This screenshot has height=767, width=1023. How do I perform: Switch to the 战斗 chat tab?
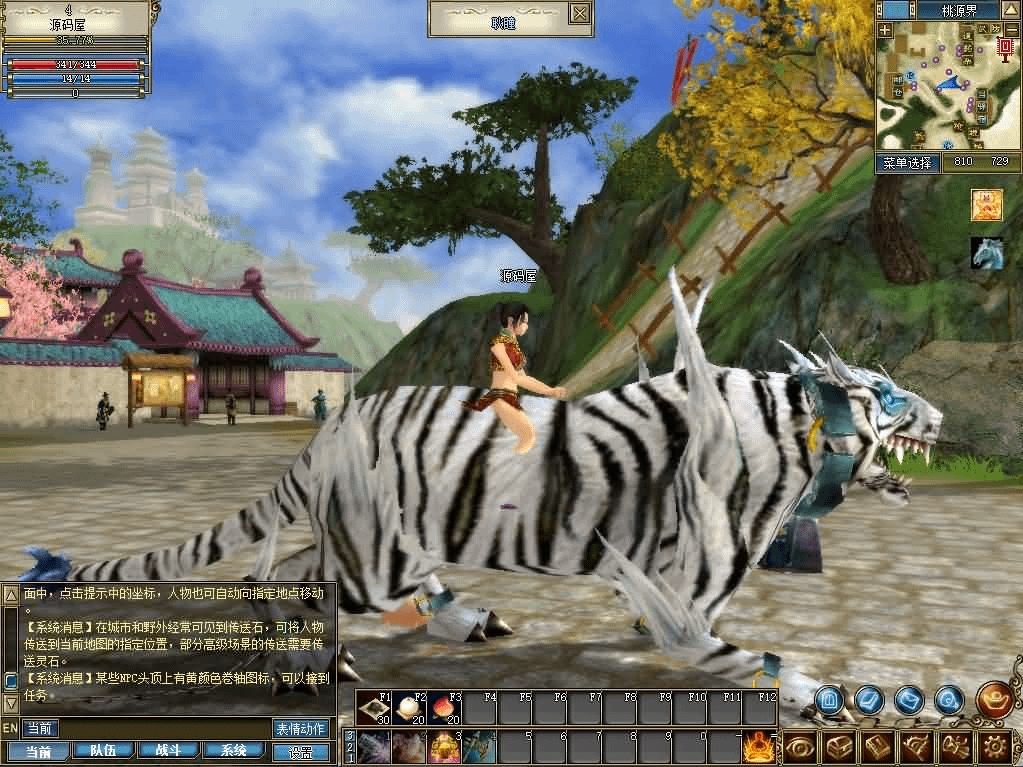[168, 750]
